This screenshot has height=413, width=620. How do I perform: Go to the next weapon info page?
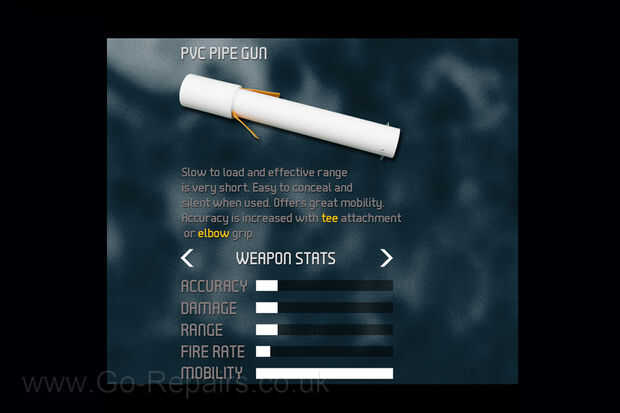386,258
